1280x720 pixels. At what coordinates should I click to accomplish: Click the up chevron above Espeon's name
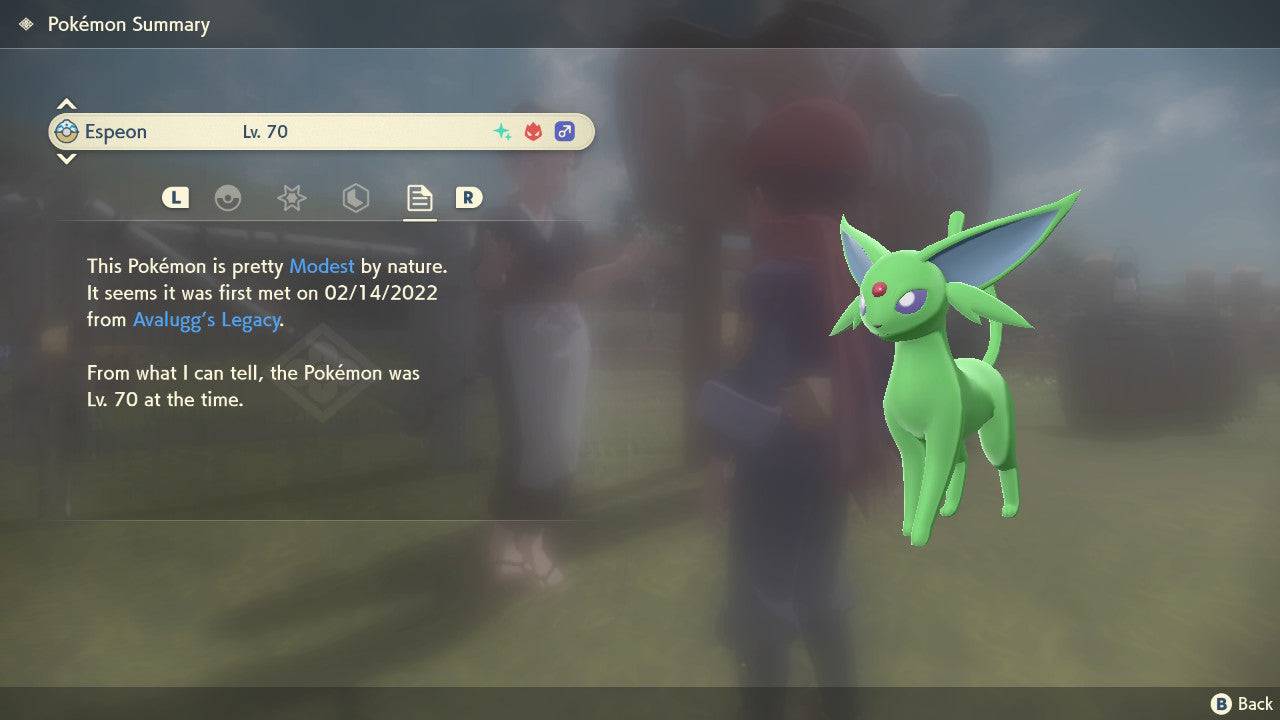coord(66,102)
